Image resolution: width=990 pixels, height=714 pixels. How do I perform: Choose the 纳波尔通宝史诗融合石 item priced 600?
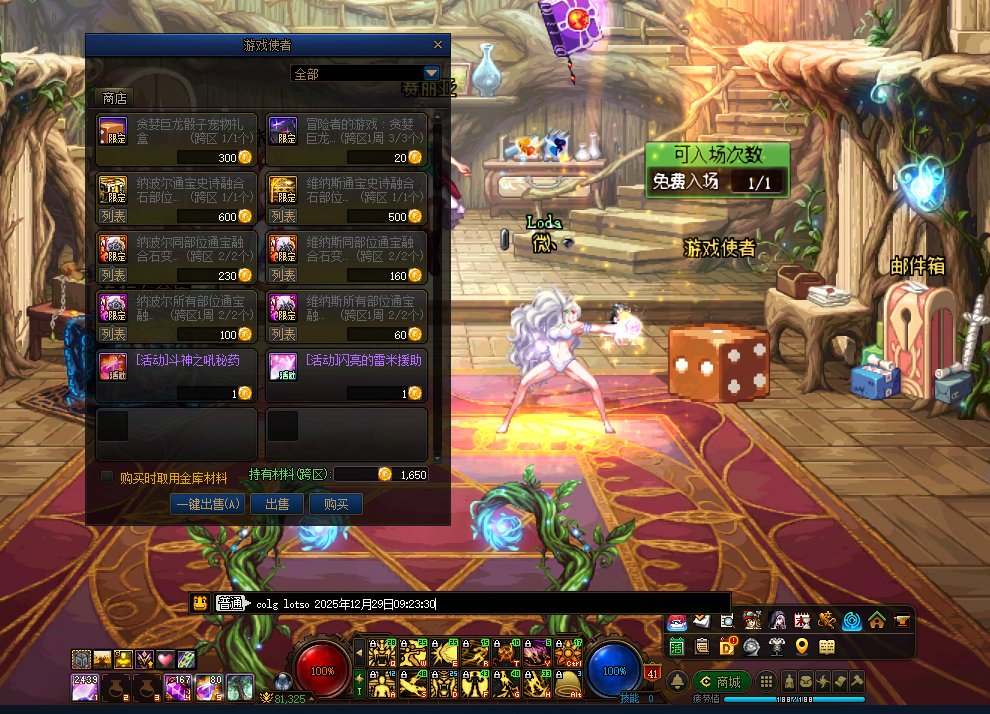[176, 198]
